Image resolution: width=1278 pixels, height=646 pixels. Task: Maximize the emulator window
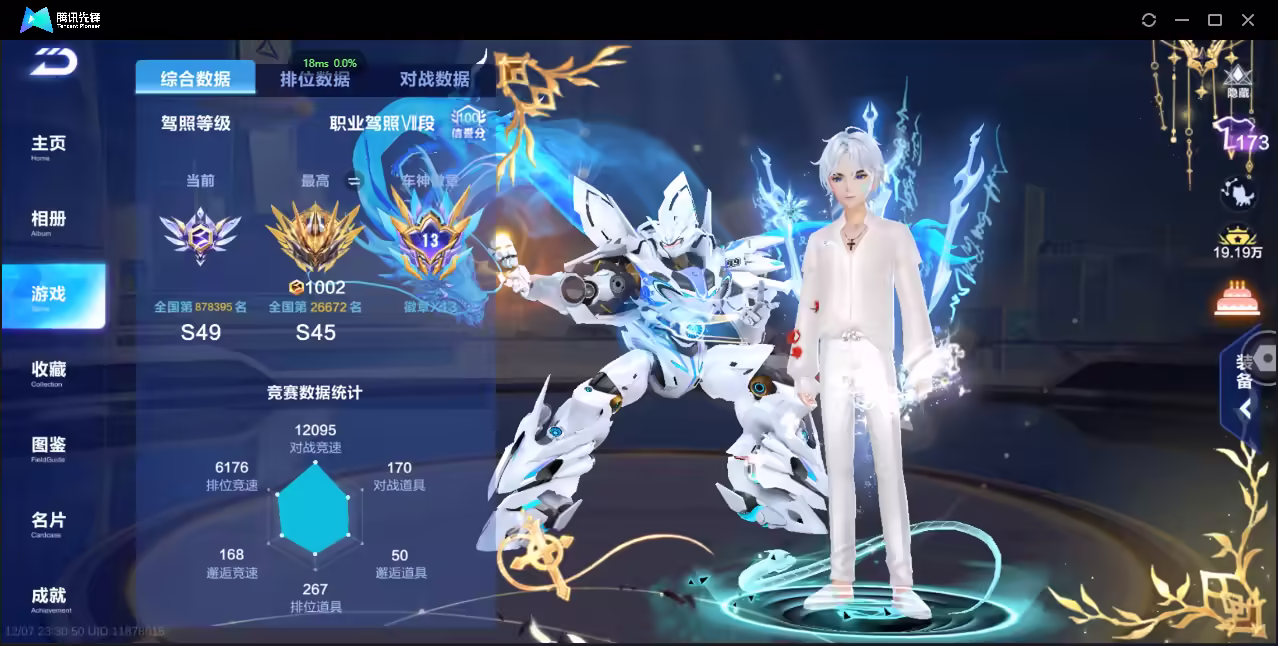[x=1215, y=20]
